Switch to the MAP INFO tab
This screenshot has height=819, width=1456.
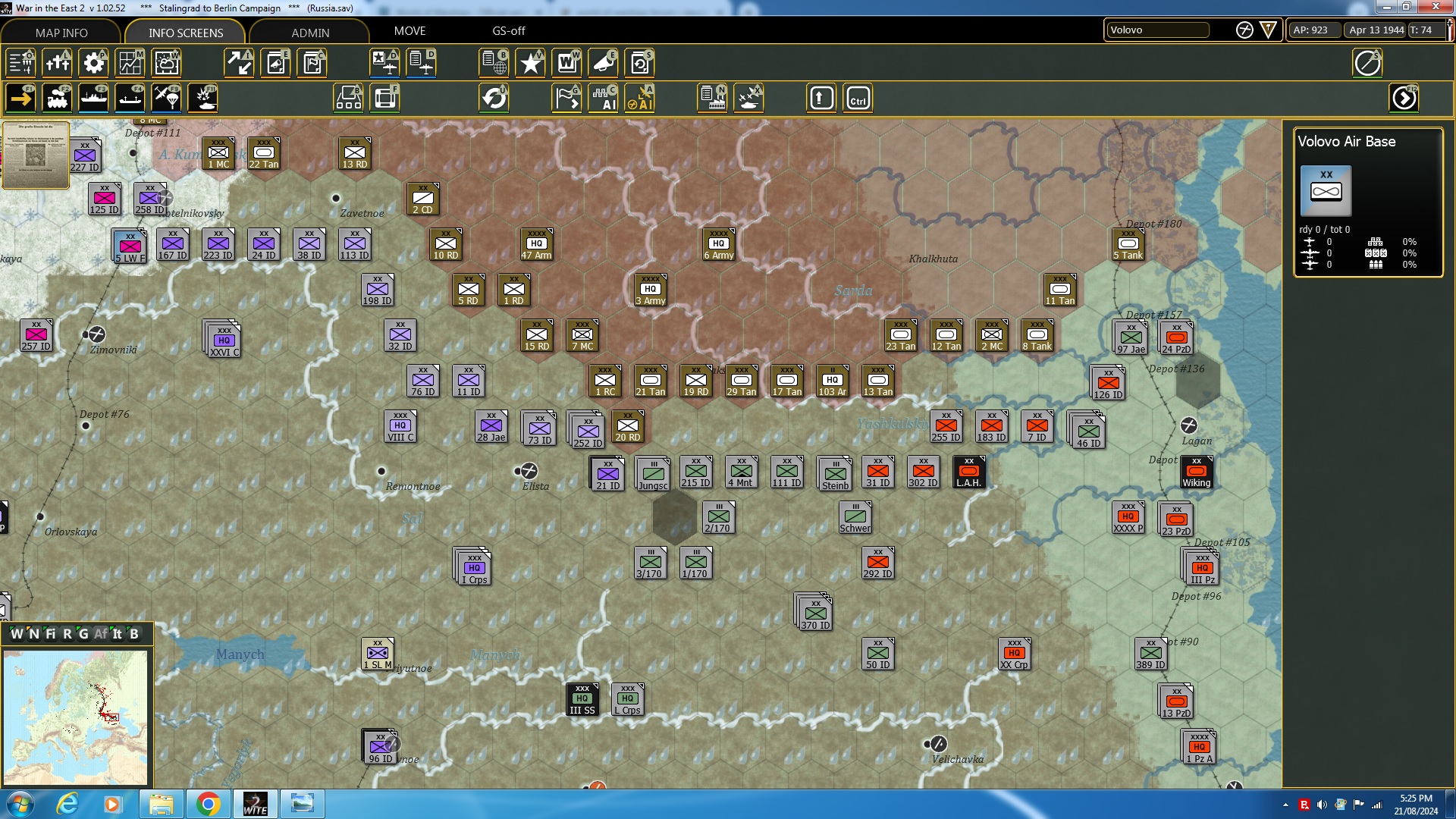point(61,33)
